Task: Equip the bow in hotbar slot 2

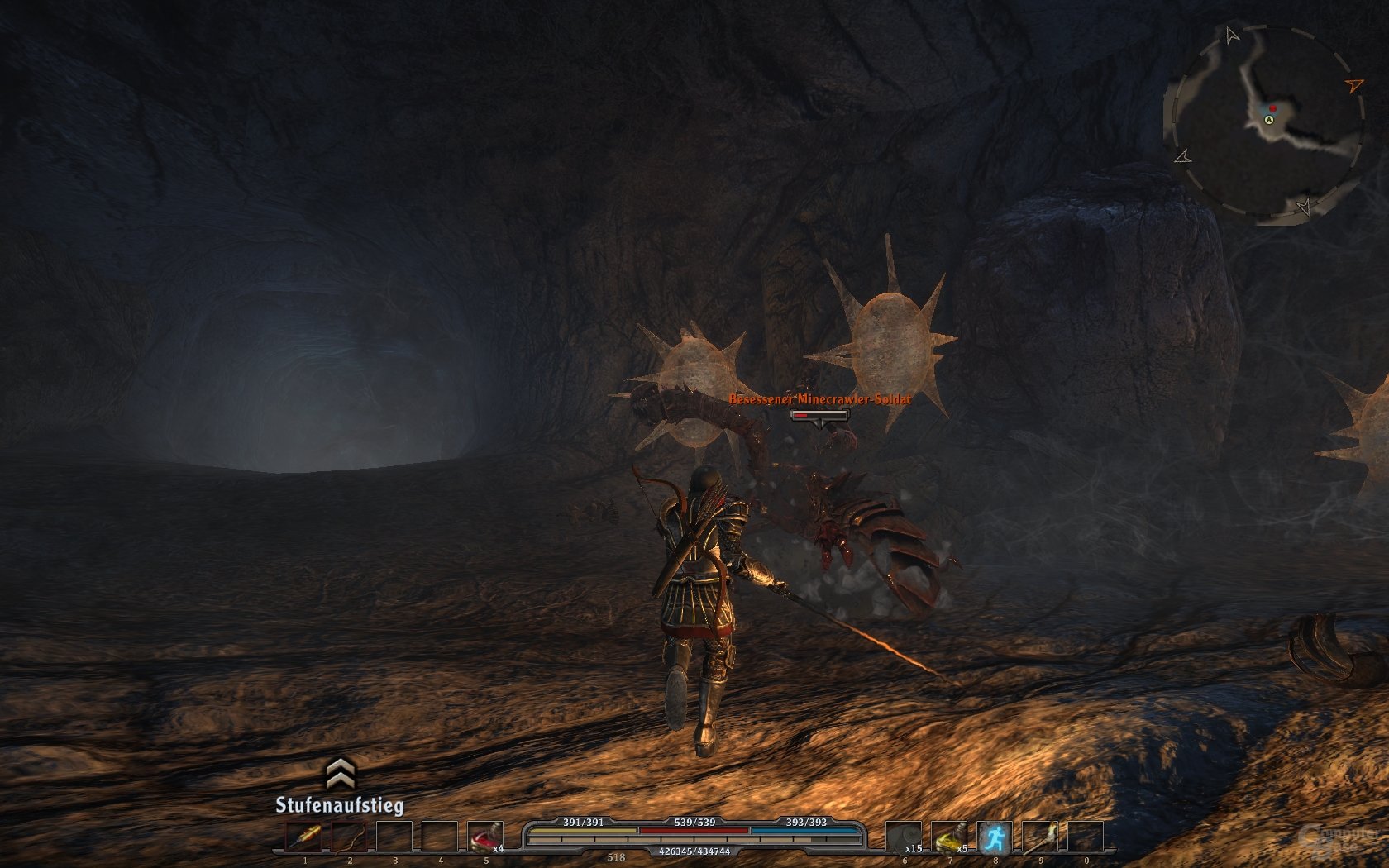Action: 349,837
